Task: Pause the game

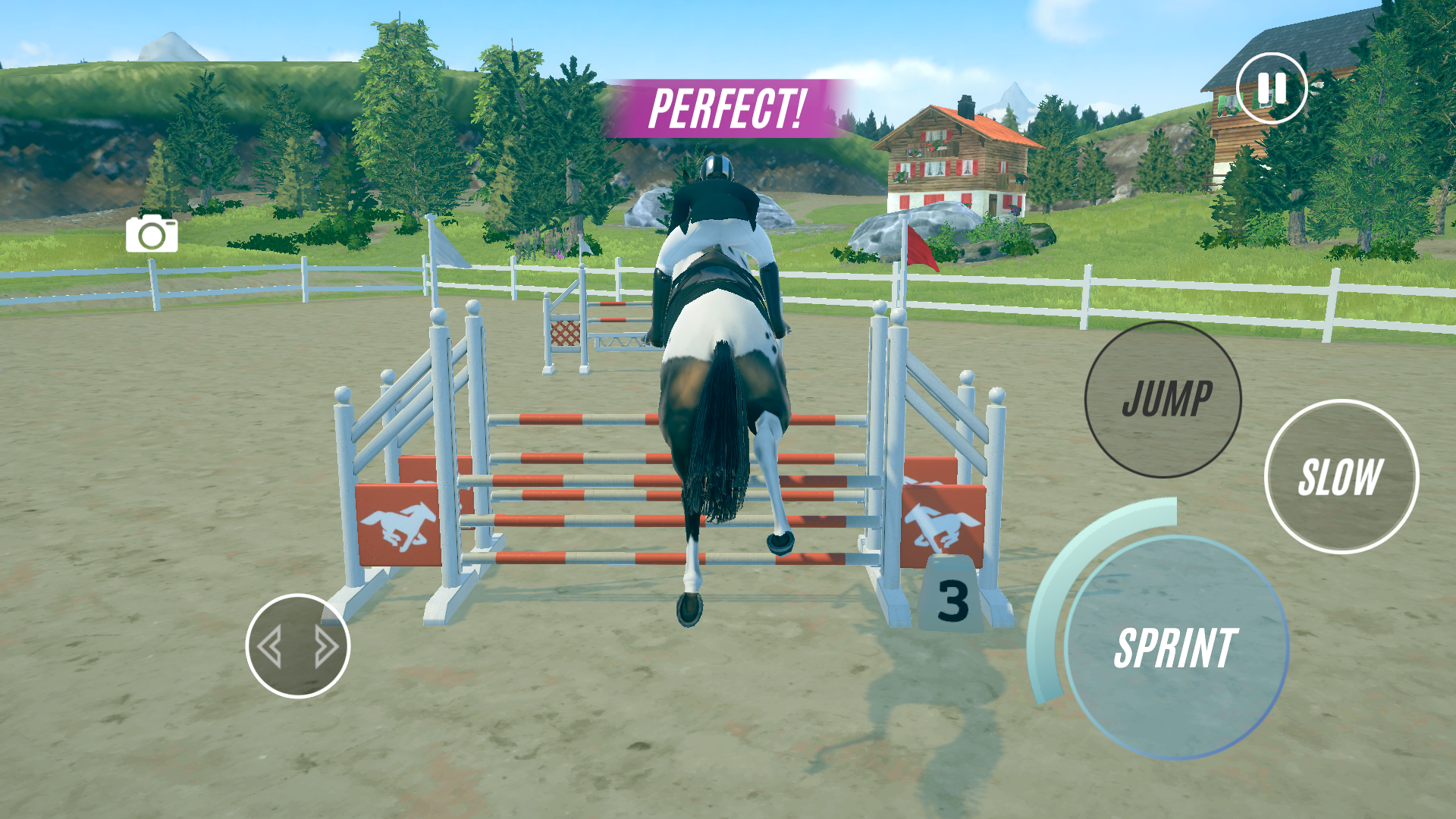Action: [x=1272, y=89]
